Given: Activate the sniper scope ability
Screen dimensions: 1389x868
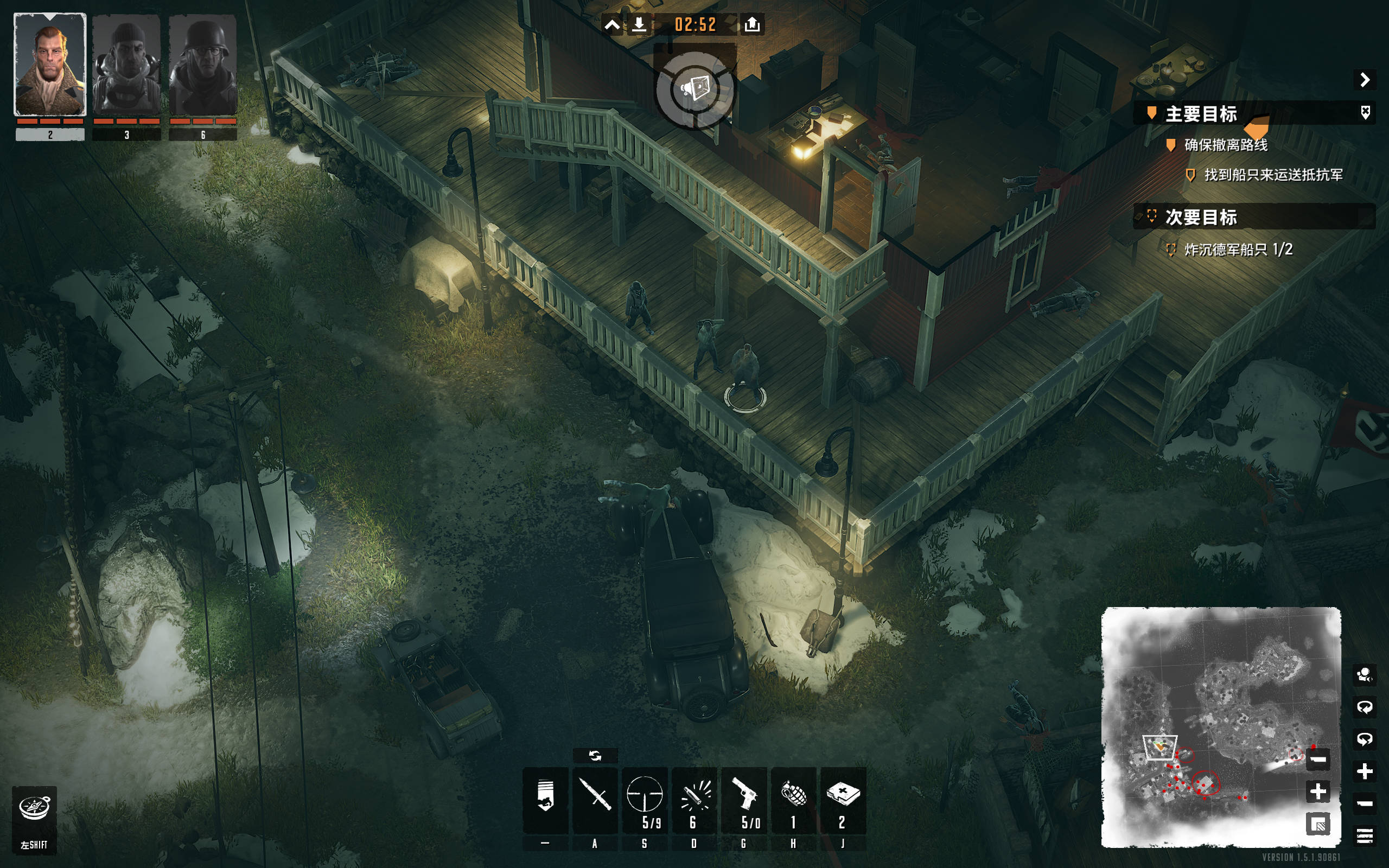Looking at the screenshot, I should (645, 799).
